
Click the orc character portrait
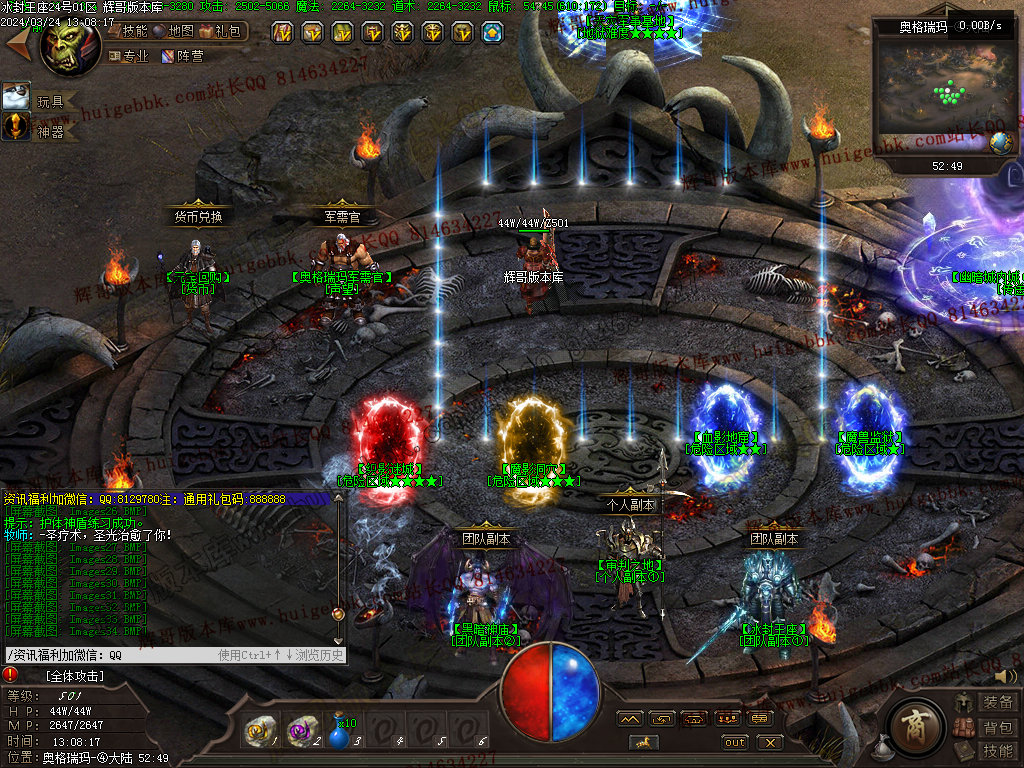[x=70, y=40]
